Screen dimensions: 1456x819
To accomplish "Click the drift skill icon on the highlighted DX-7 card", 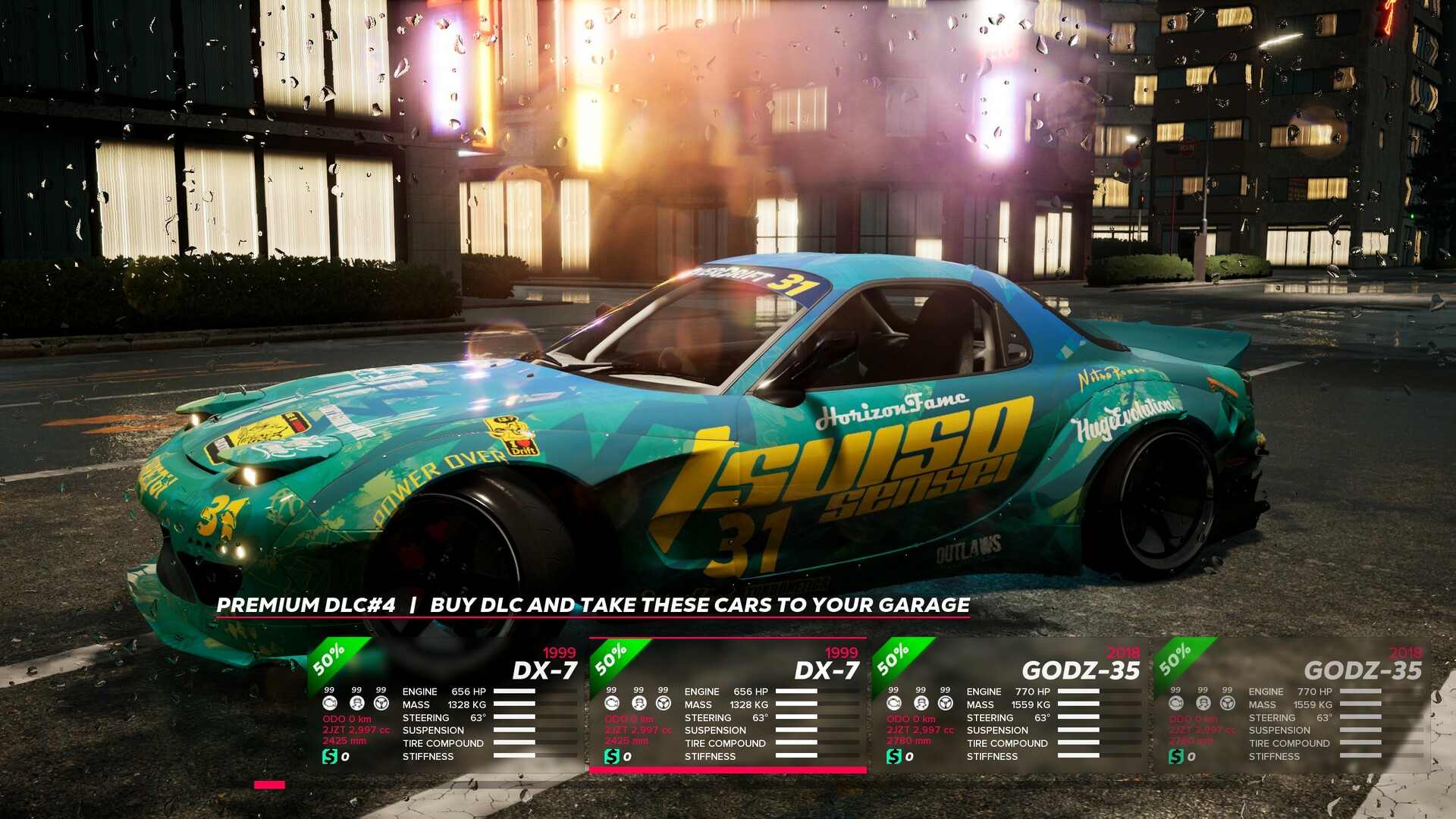I will click(x=638, y=704).
